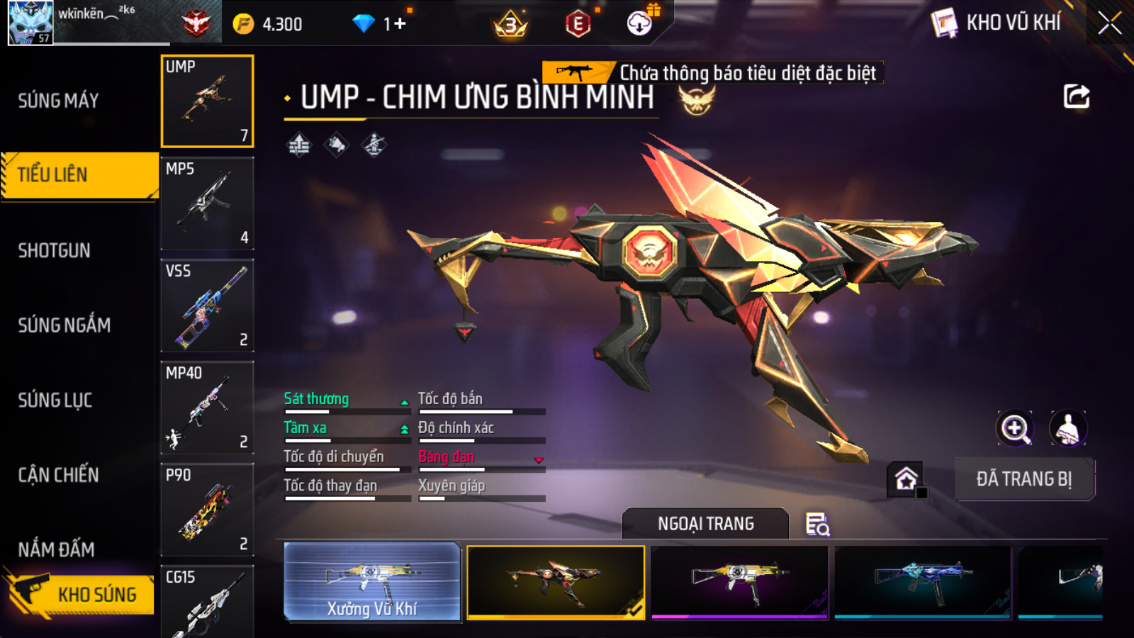
Task: Add more diamonds with the plus
Action: click(400, 24)
